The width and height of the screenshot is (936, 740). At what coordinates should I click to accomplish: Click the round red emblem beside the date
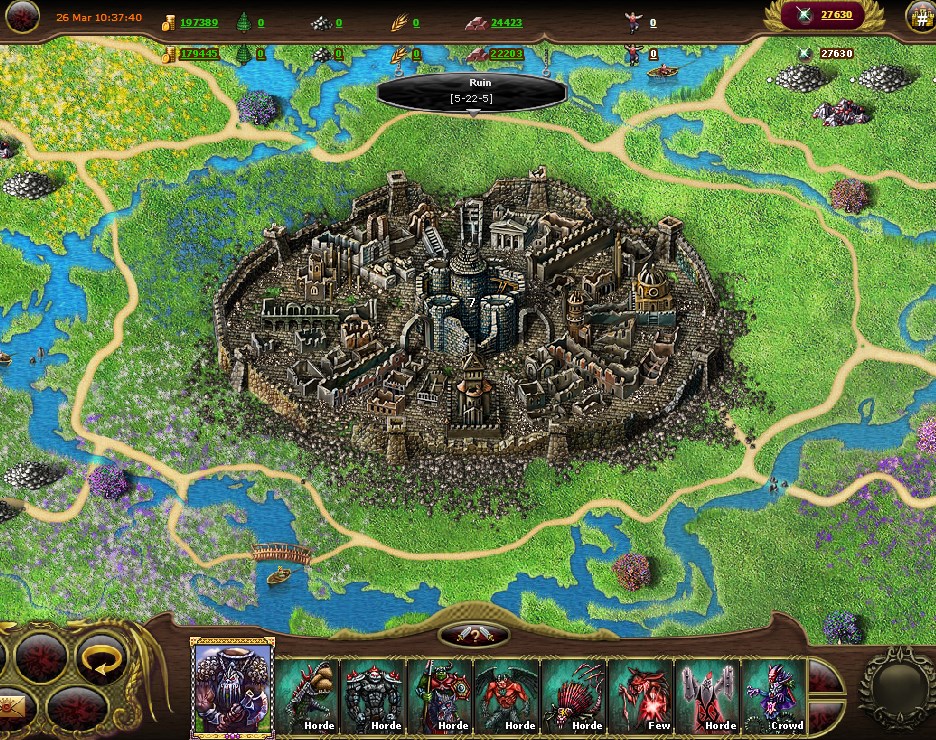pyautogui.click(x=21, y=16)
